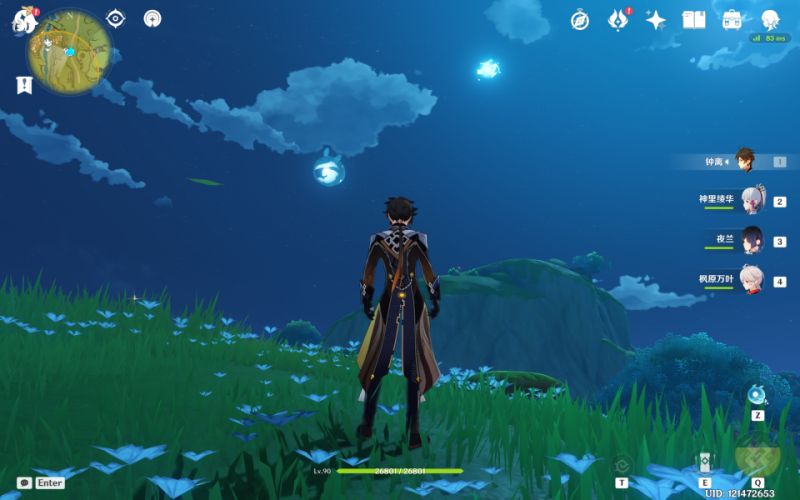Image resolution: width=800 pixels, height=500 pixels.
Task: Open the Adventurer Handbook book icon
Action: (x=694, y=20)
